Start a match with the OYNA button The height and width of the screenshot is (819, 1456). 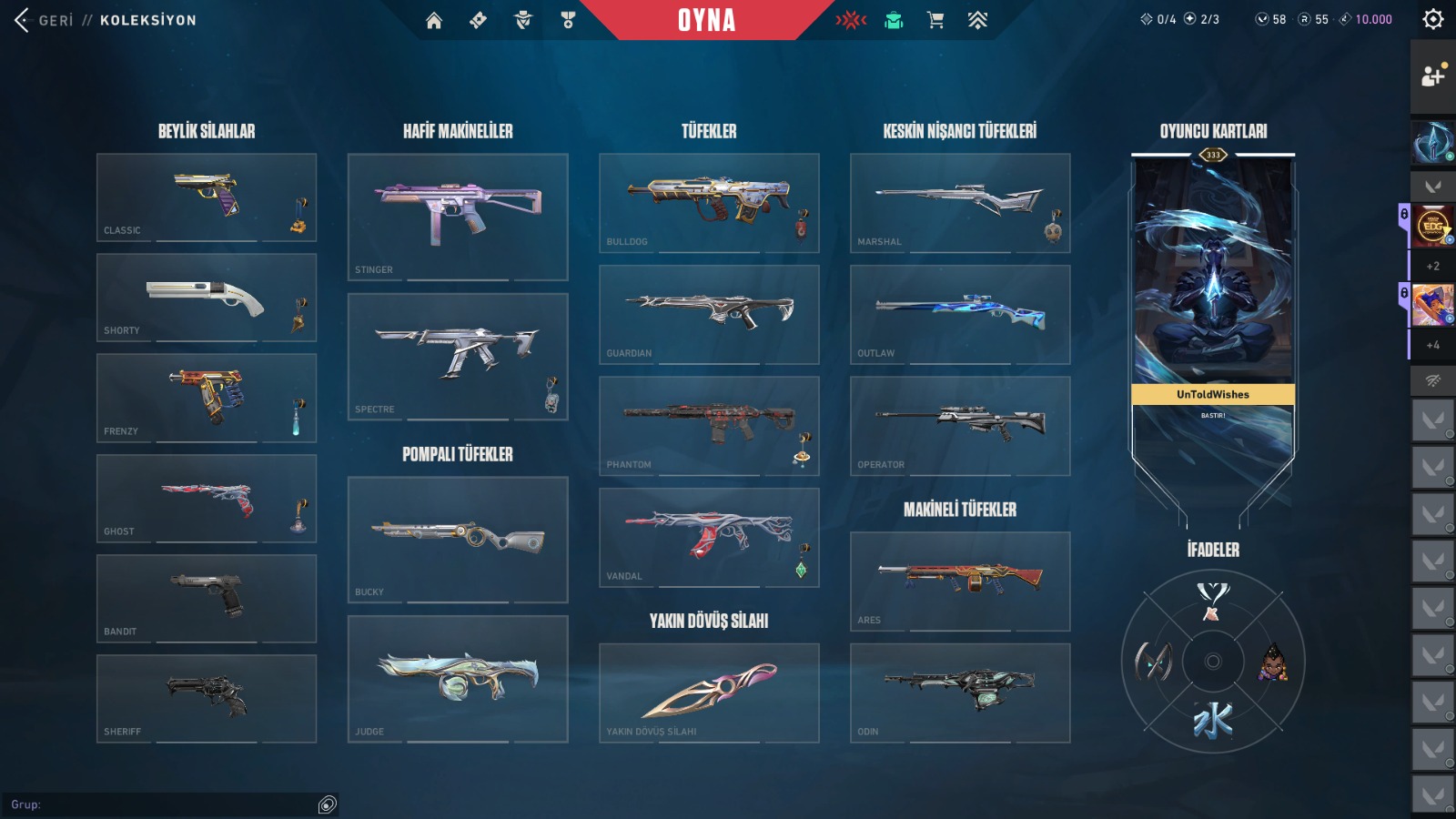click(x=706, y=20)
